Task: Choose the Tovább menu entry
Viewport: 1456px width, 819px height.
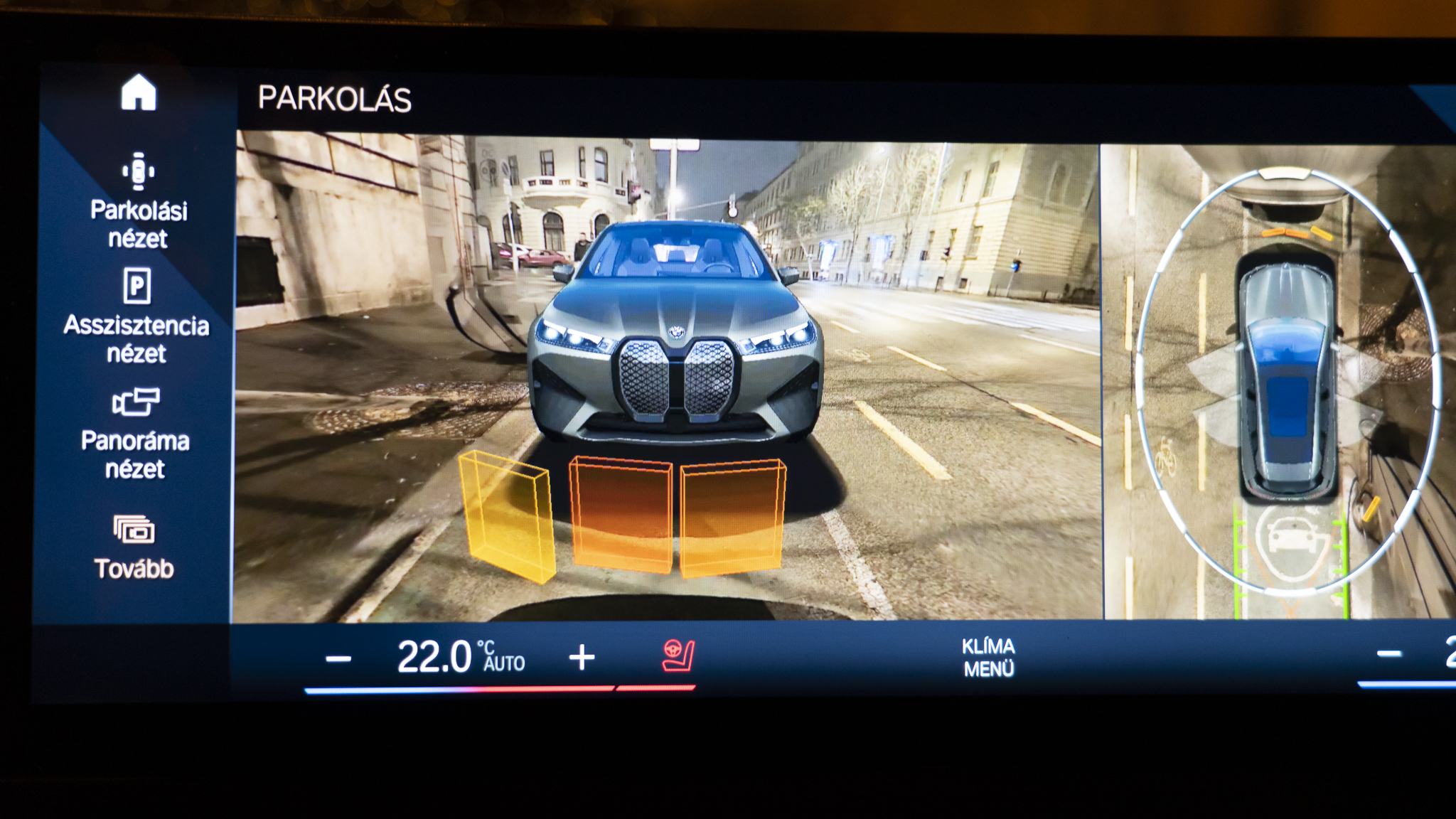Action: 134,546
